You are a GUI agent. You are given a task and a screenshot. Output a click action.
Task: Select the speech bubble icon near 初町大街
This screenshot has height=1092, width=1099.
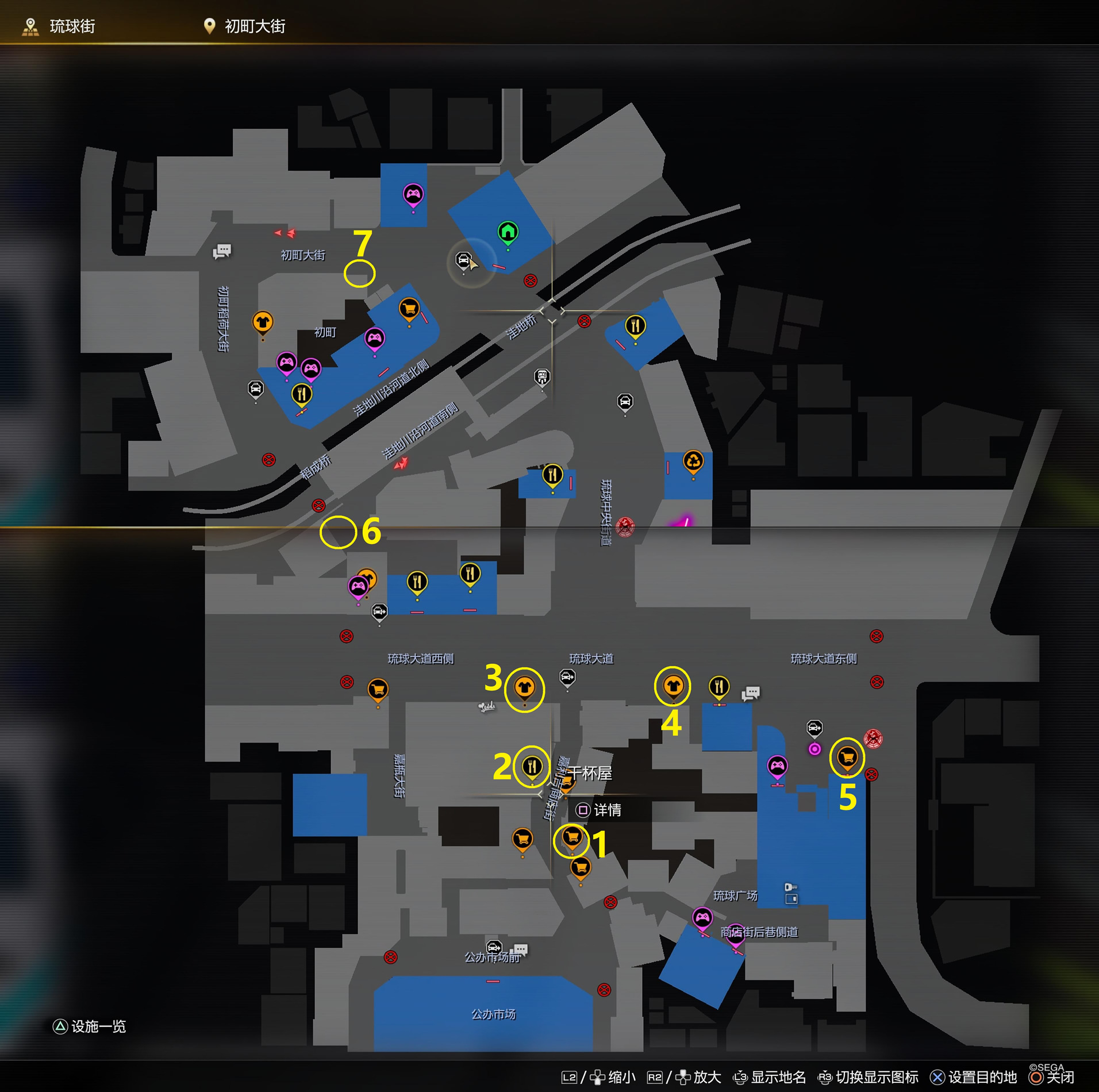point(222,251)
